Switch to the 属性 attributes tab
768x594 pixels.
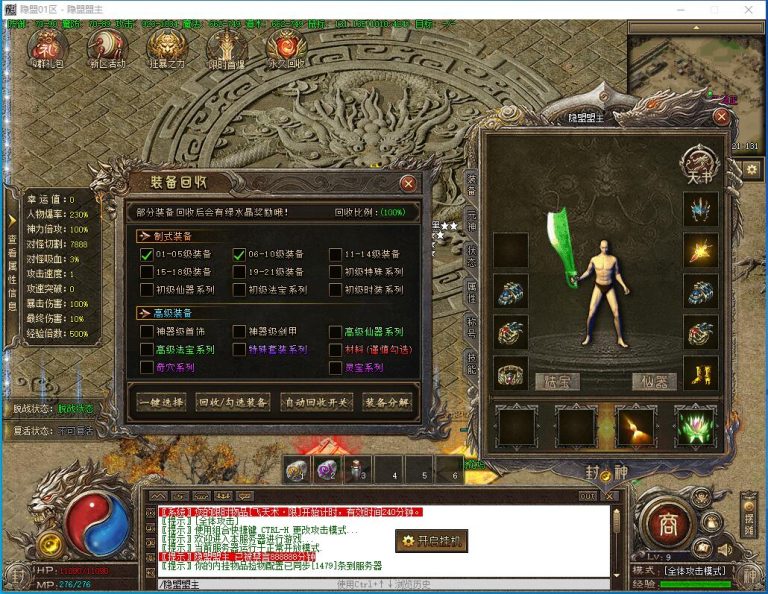click(x=473, y=287)
